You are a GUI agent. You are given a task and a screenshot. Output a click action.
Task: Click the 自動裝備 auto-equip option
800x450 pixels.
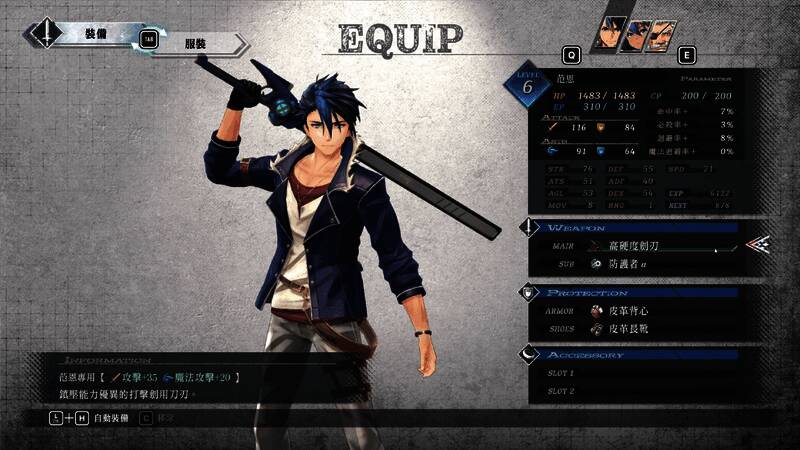pos(111,416)
